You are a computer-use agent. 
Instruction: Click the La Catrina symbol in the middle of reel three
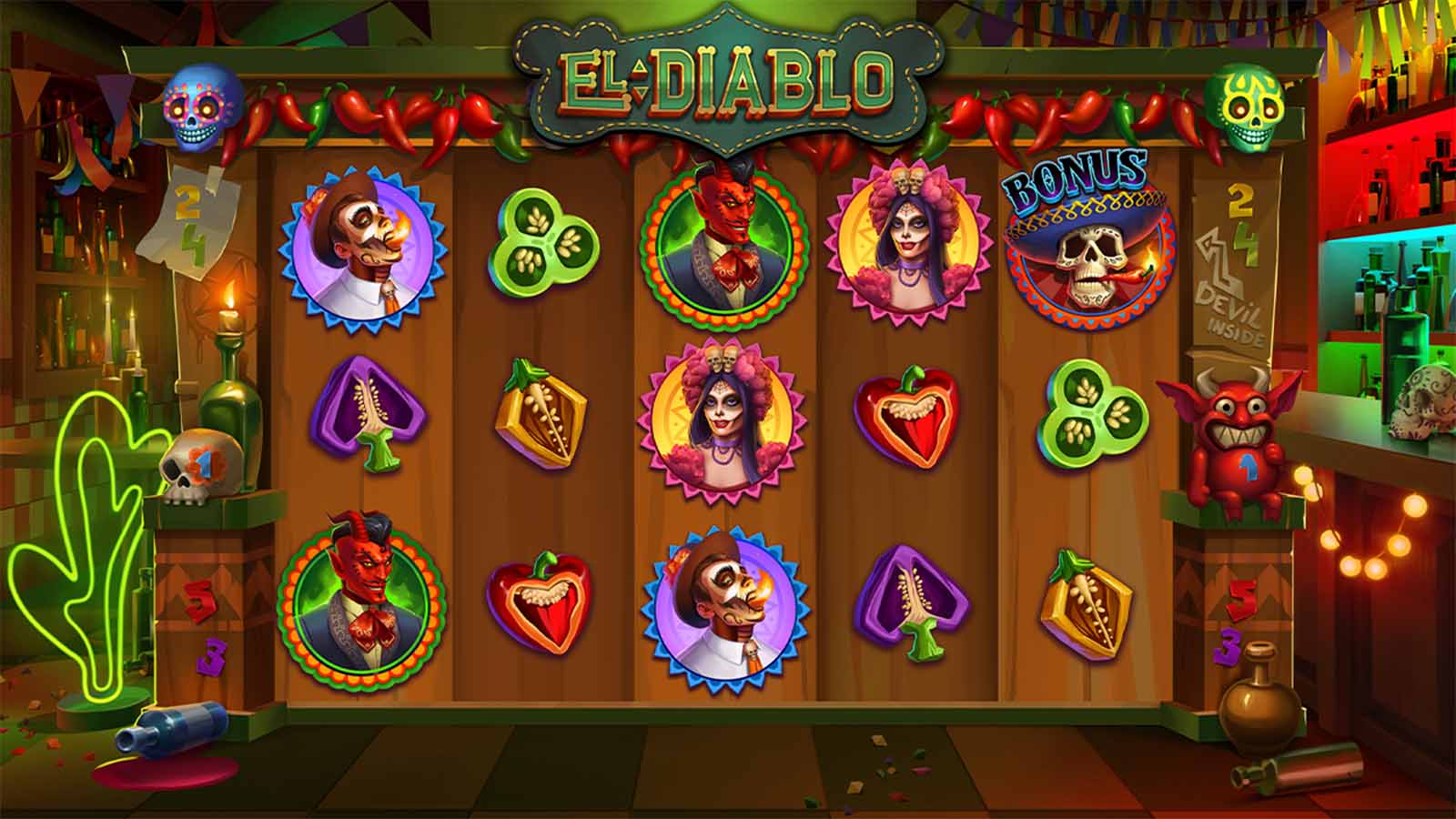point(723,419)
